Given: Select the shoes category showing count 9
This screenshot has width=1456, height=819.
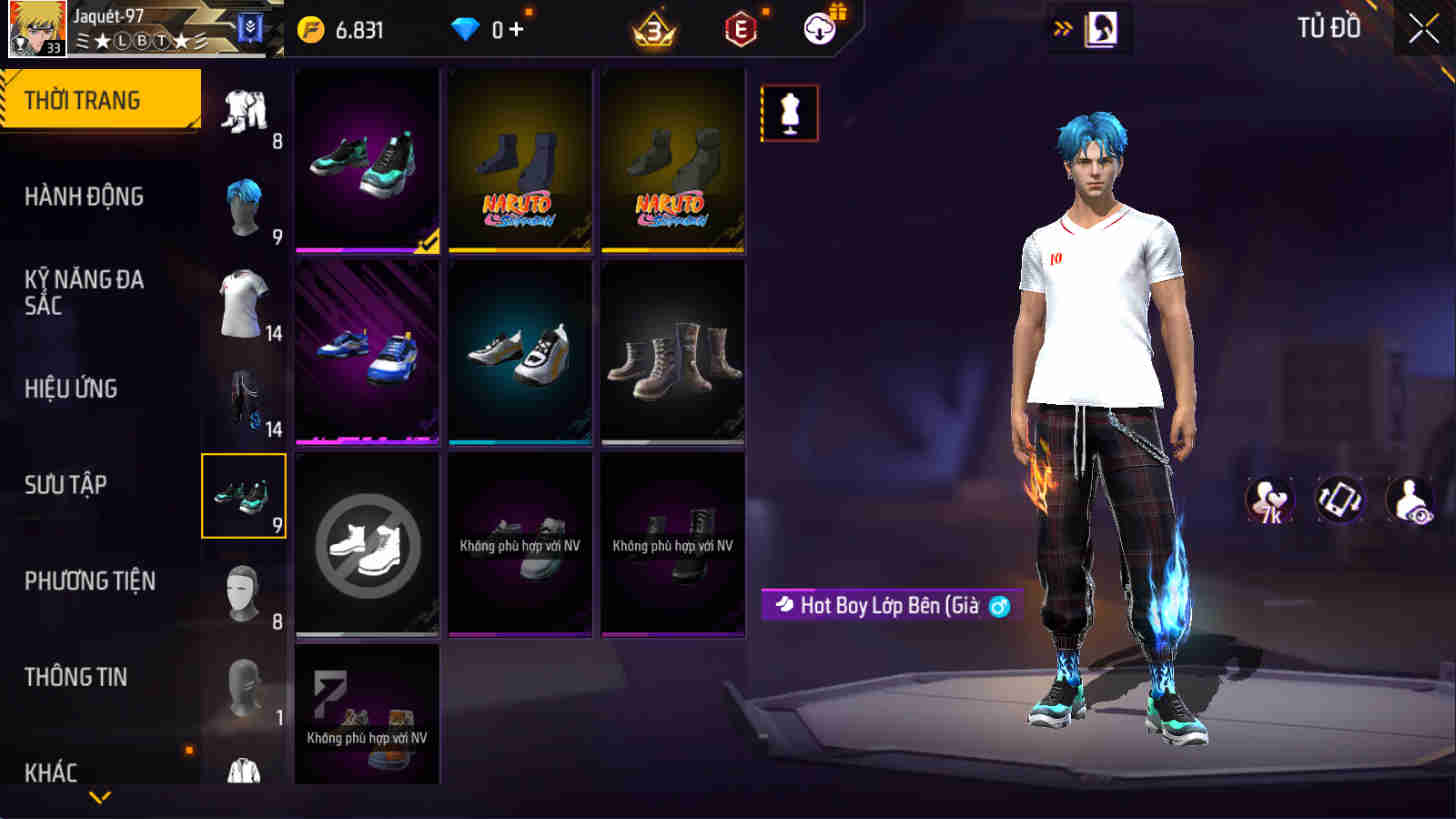Looking at the screenshot, I should [x=243, y=495].
